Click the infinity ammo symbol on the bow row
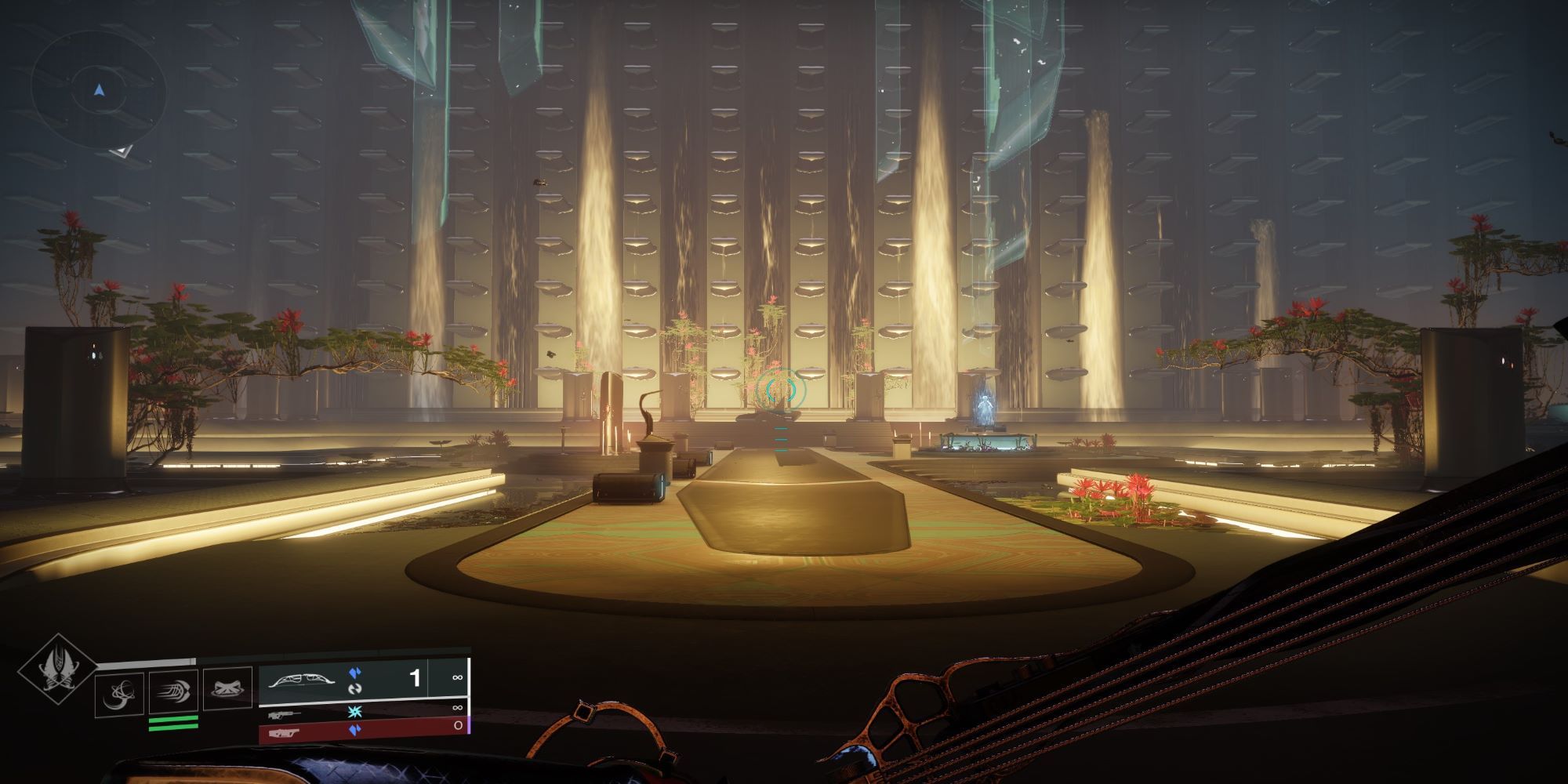1568x784 pixels. tap(459, 677)
